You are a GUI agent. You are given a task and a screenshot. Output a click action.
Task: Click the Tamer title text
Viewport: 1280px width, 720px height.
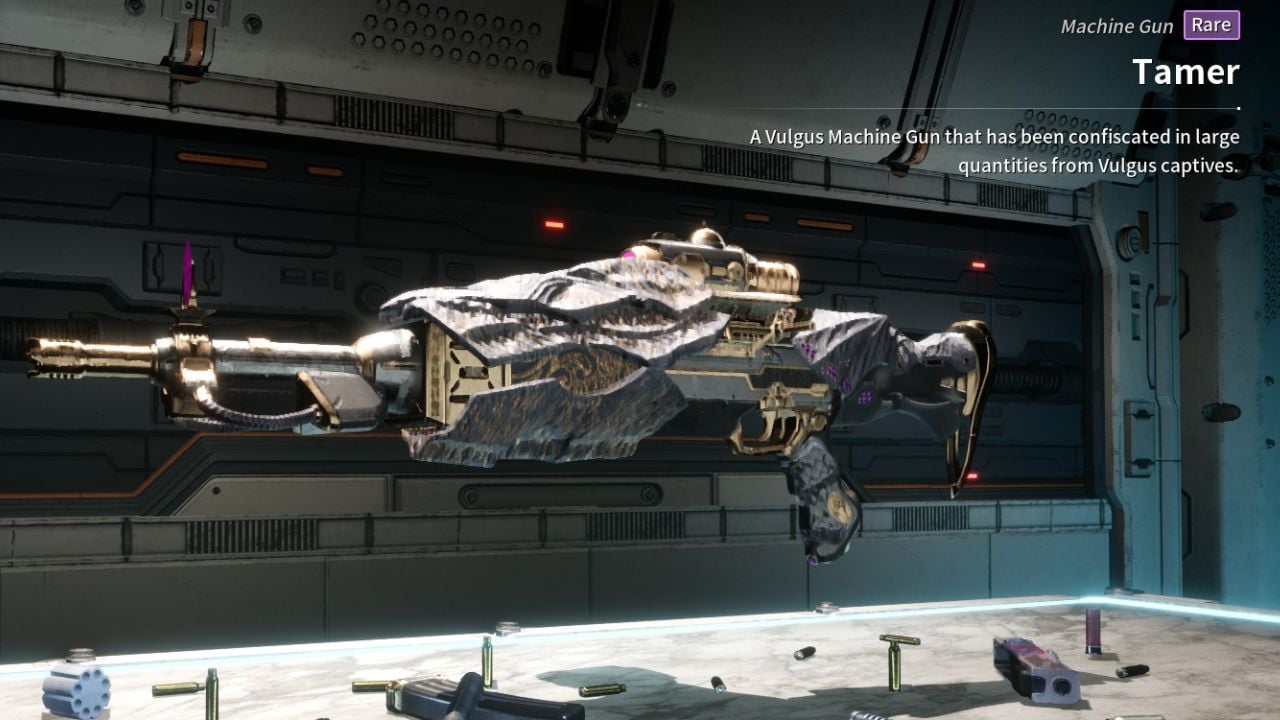click(1186, 71)
